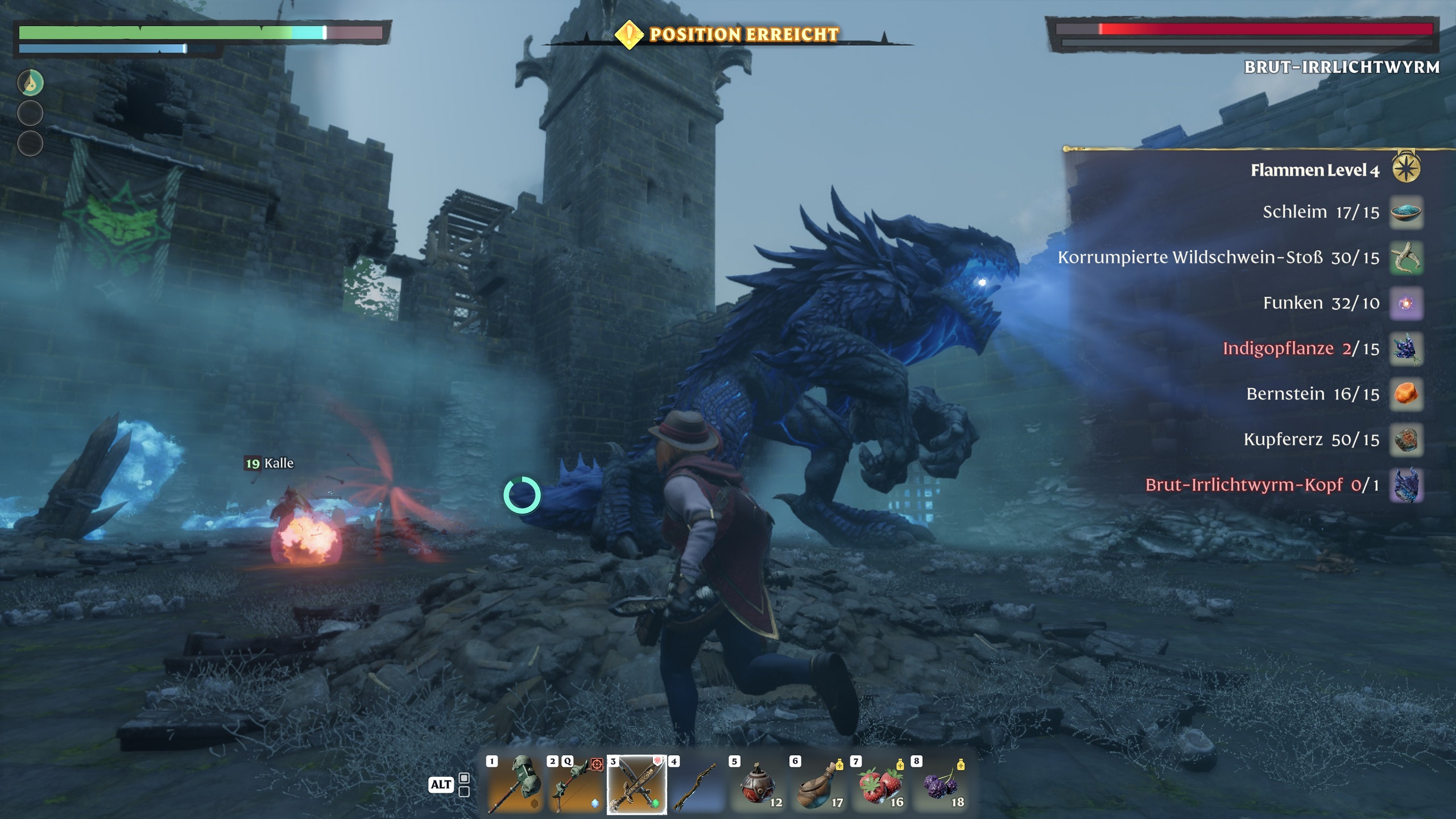This screenshot has width=1456, height=819.
Task: Select the skull hammer in hotbar slot 1
Action: point(515,784)
